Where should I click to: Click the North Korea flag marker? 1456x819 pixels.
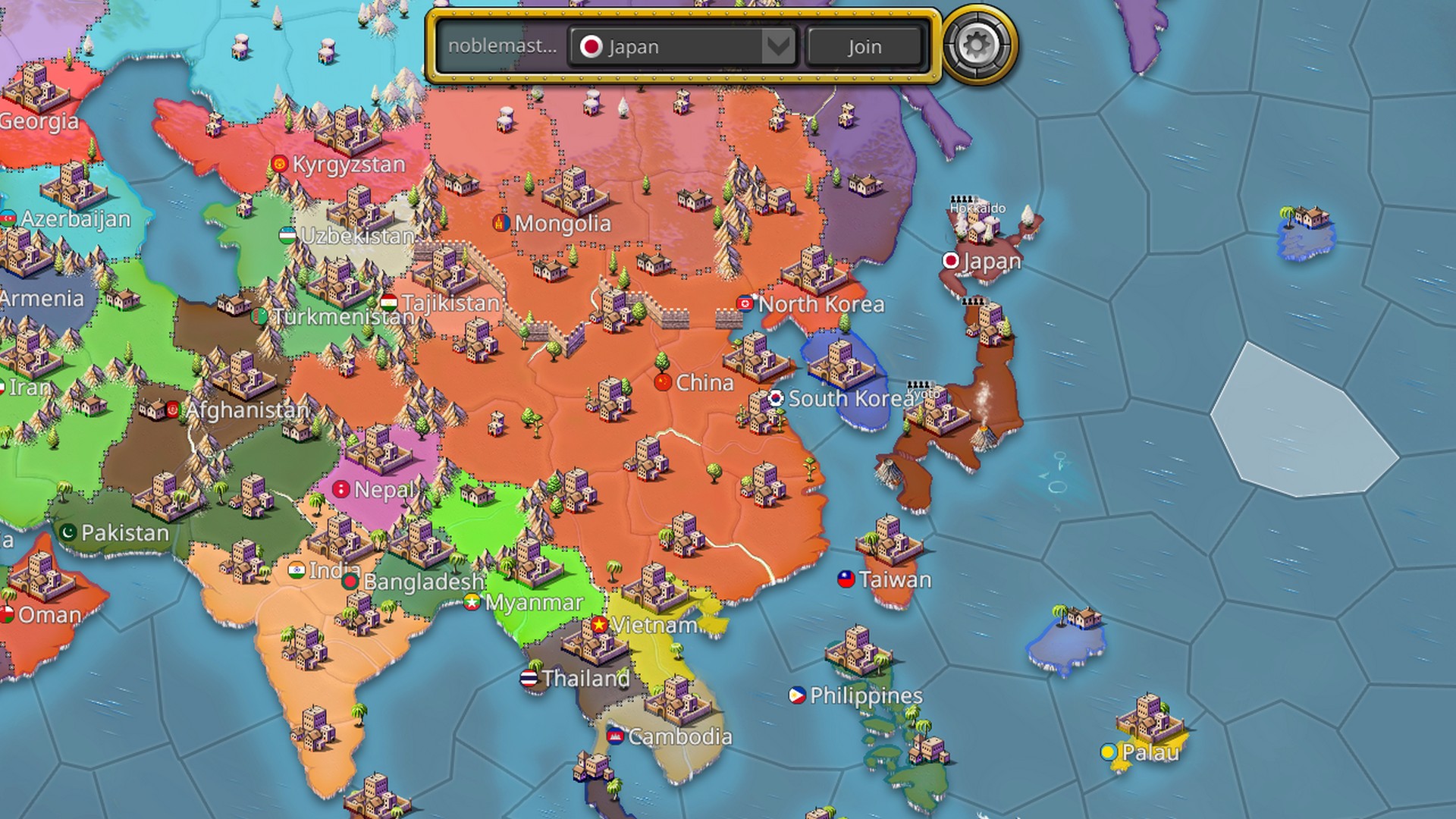[746, 304]
